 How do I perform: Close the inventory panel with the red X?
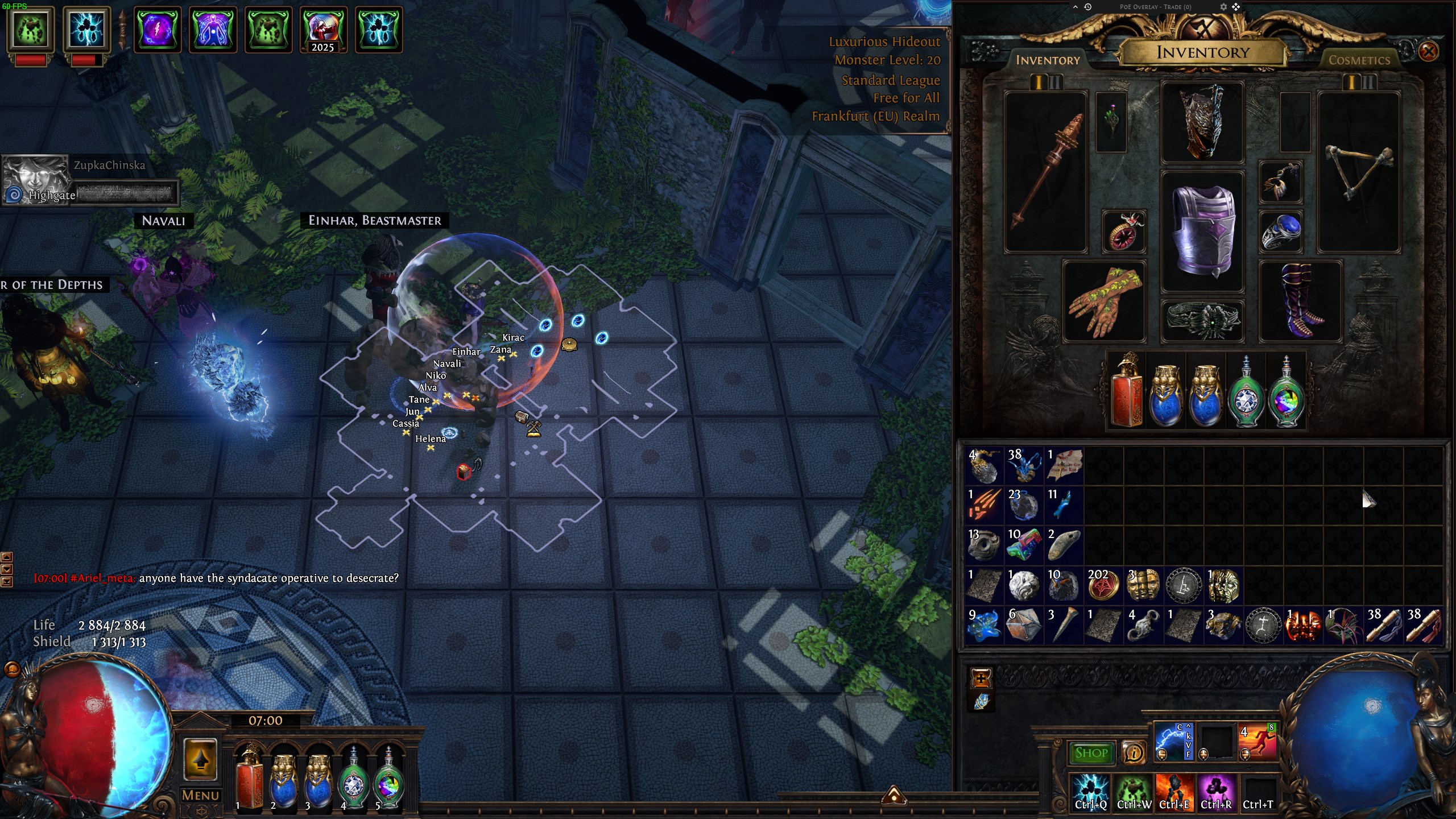pyautogui.click(x=1428, y=52)
